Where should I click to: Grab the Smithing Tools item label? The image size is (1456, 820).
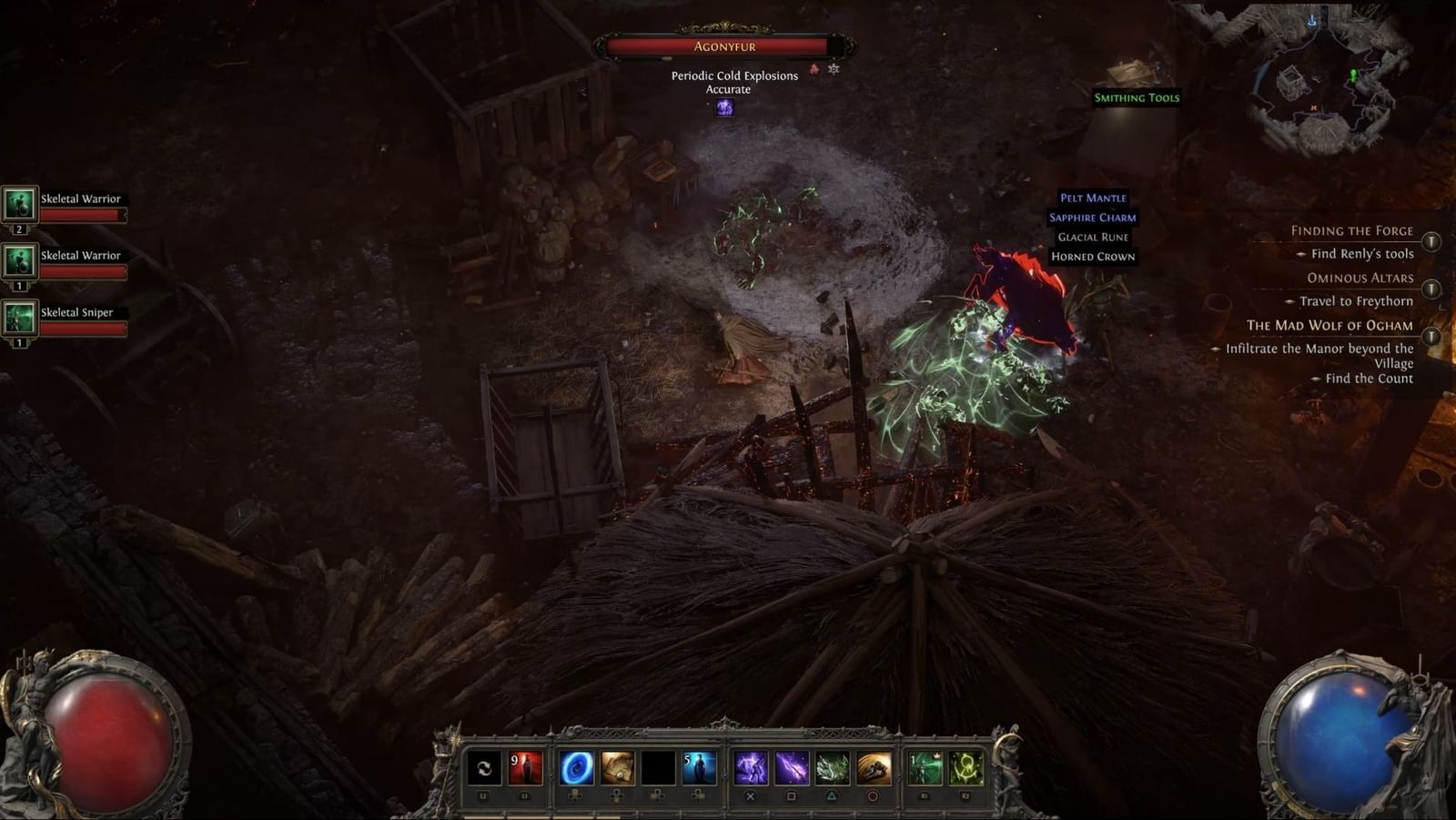[x=1136, y=97]
